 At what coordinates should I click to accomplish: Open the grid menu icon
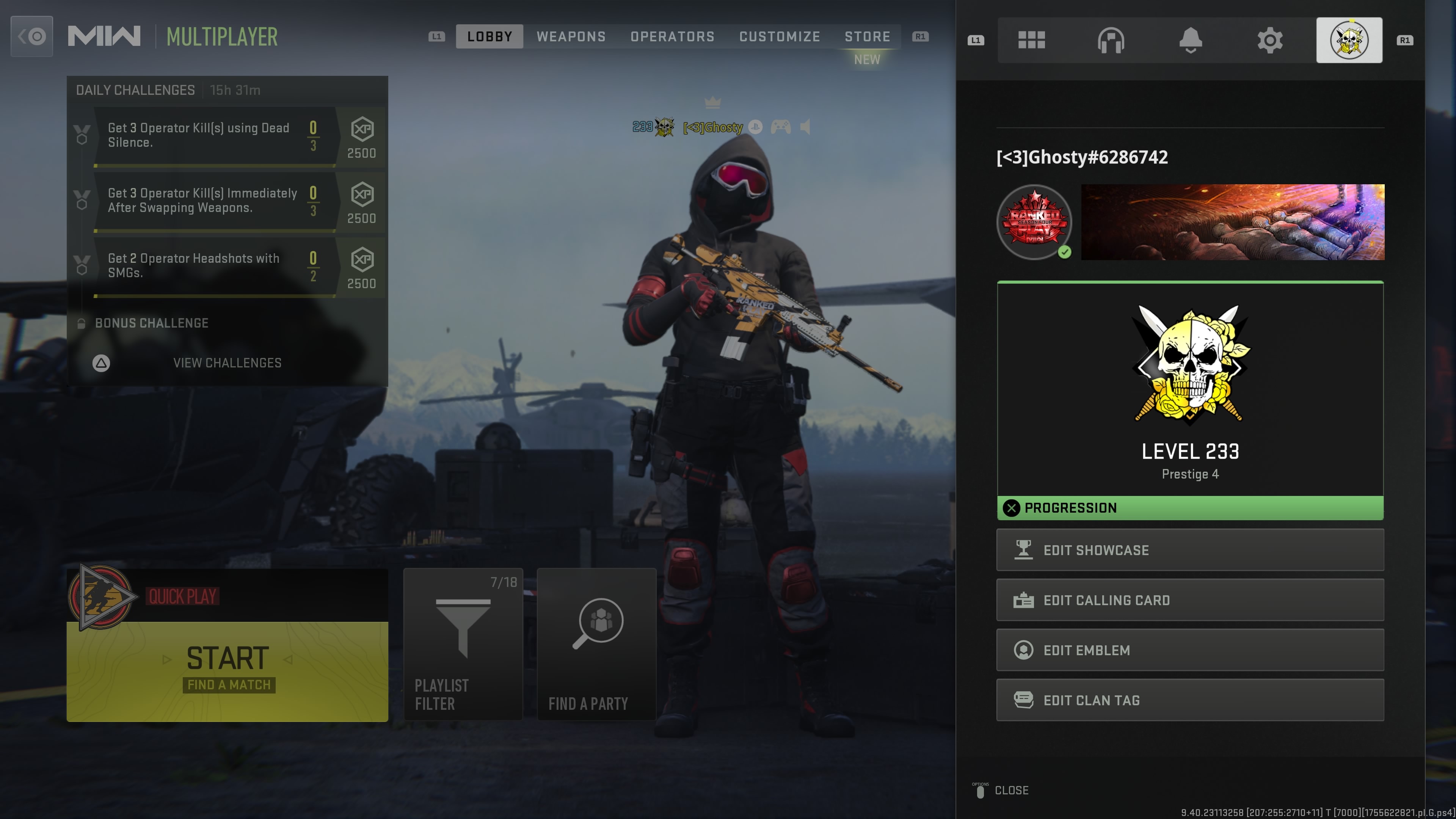pos(1031,40)
